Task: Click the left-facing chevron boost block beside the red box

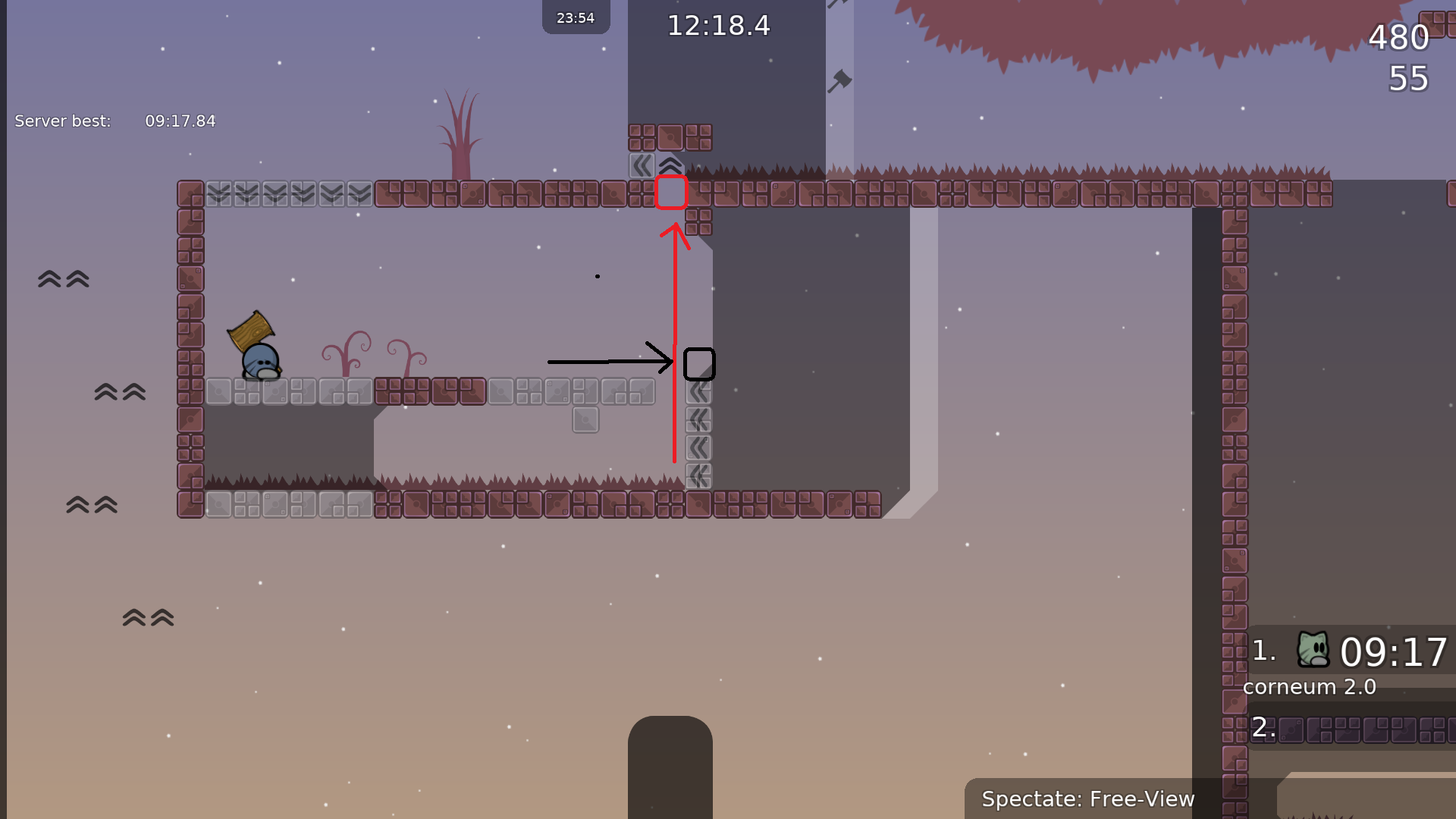Action: pos(642,165)
